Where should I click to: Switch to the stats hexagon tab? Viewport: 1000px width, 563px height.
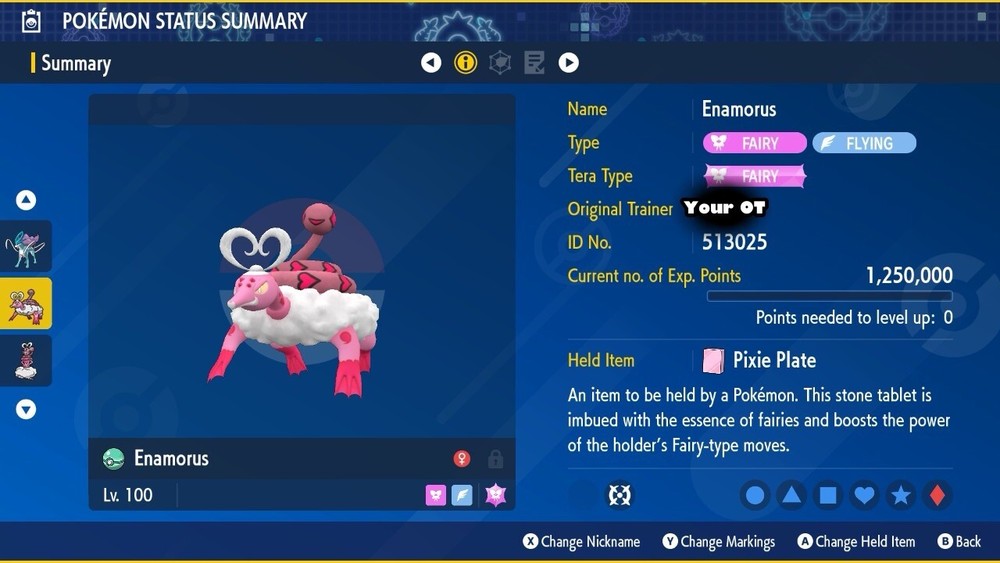pos(500,63)
